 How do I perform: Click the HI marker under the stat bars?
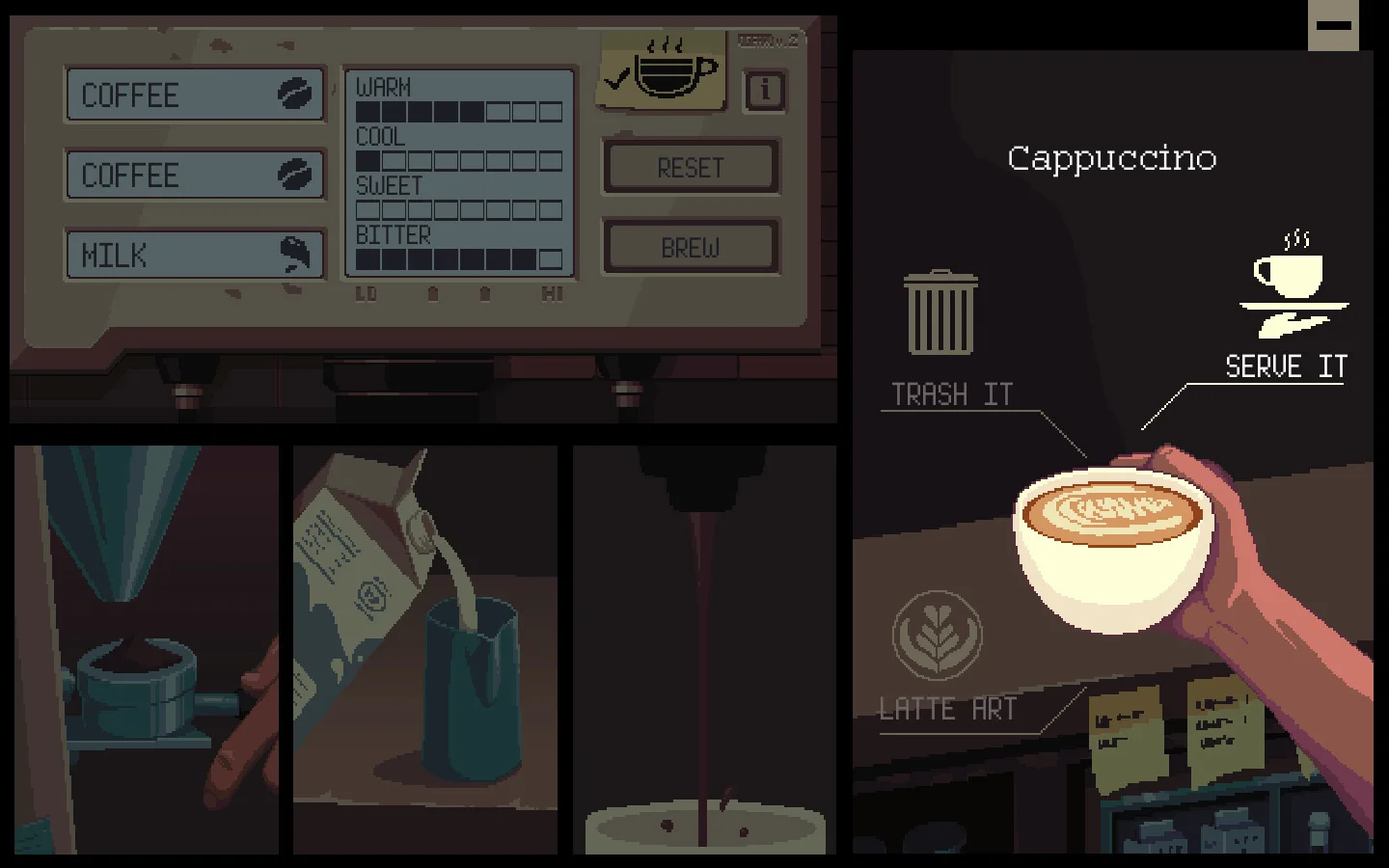tap(550, 294)
